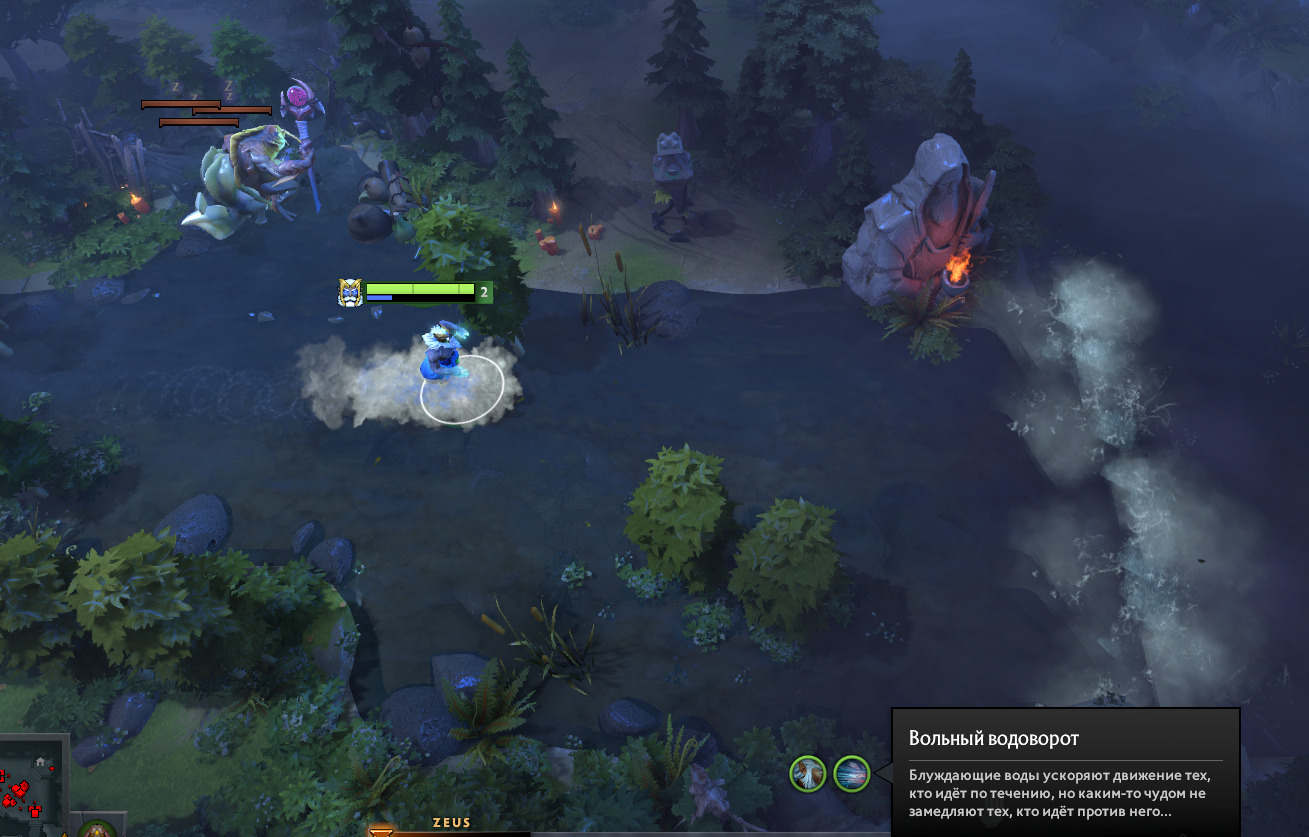The height and width of the screenshot is (837, 1309).
Task: Click the minimap in the corner
Action: coord(32,787)
